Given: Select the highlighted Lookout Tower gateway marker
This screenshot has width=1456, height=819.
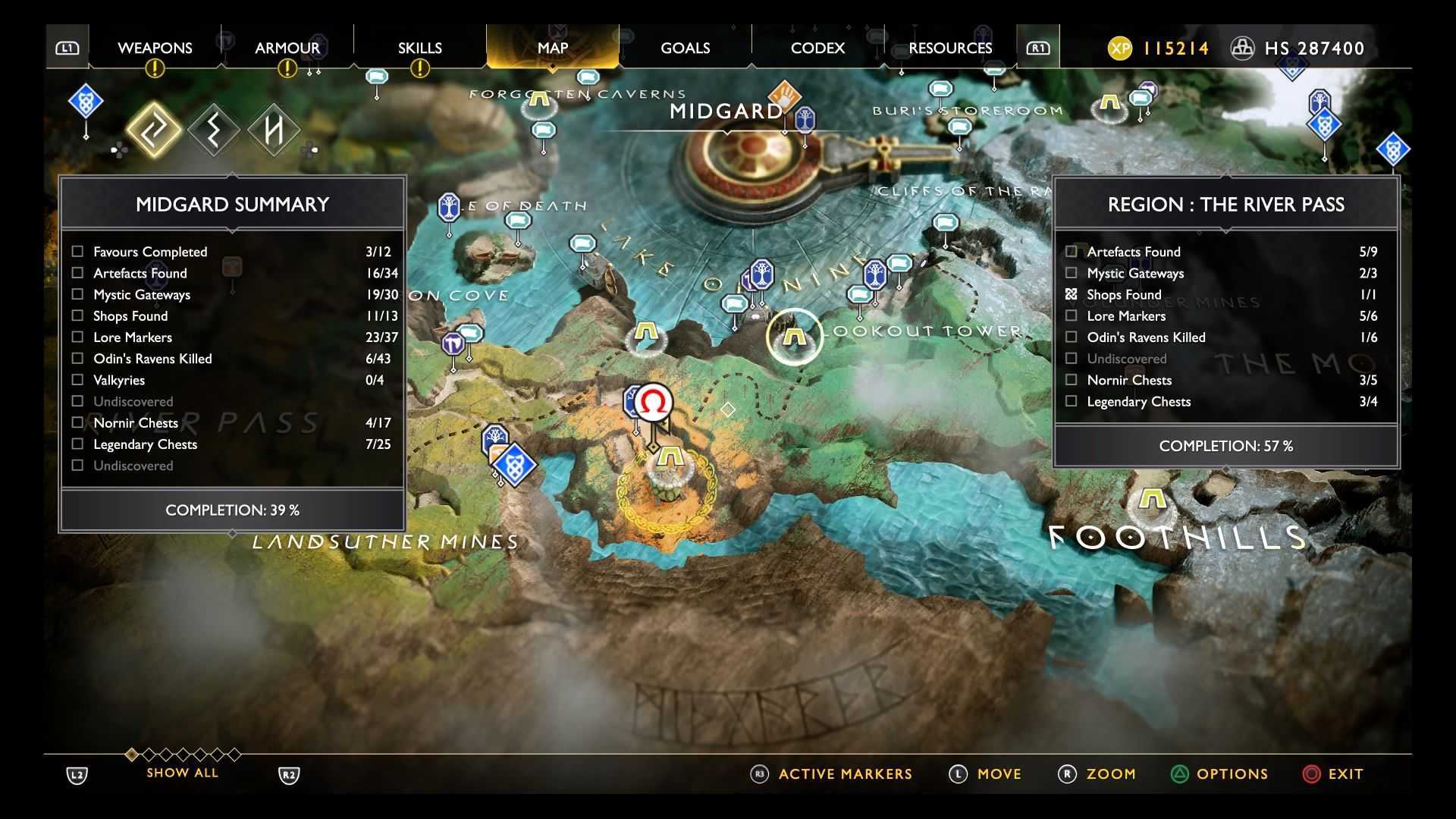Looking at the screenshot, I should click(x=793, y=335).
